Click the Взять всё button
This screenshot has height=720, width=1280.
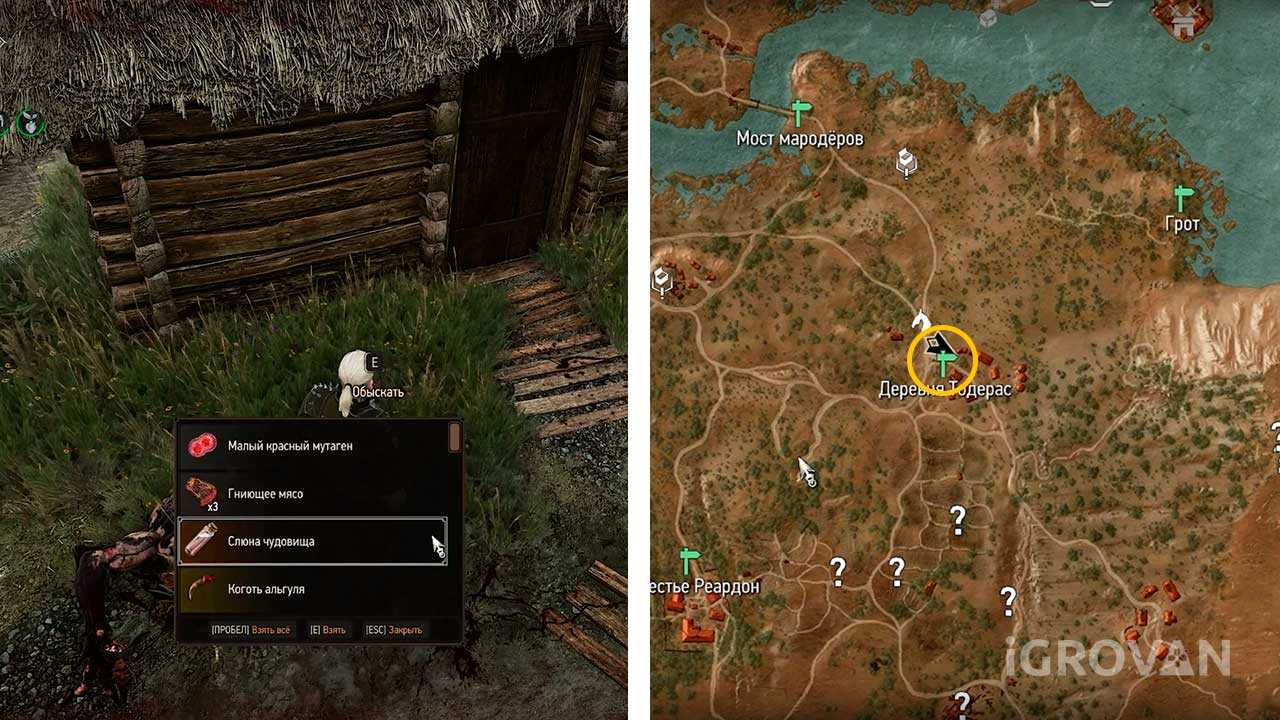tap(250, 630)
